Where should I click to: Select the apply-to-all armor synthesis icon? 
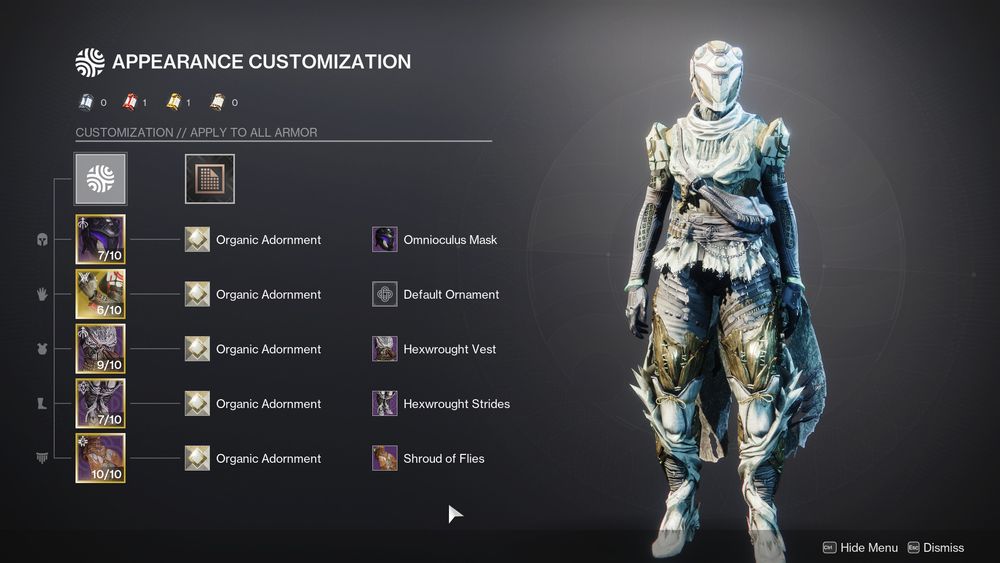[x=100, y=179]
